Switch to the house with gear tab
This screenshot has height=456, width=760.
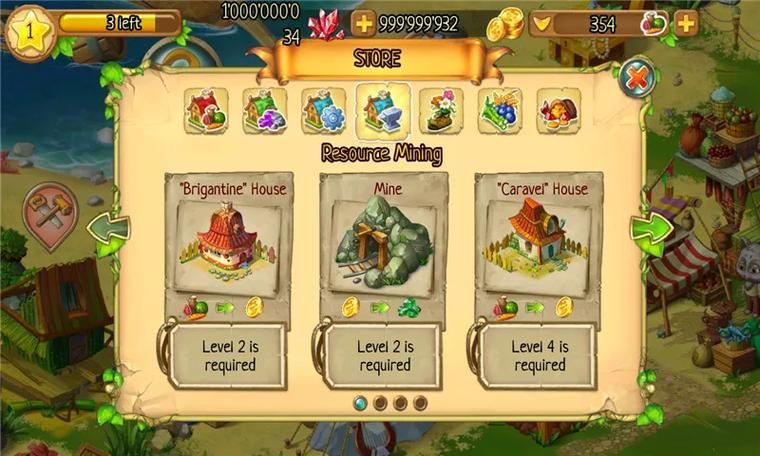click(324, 110)
